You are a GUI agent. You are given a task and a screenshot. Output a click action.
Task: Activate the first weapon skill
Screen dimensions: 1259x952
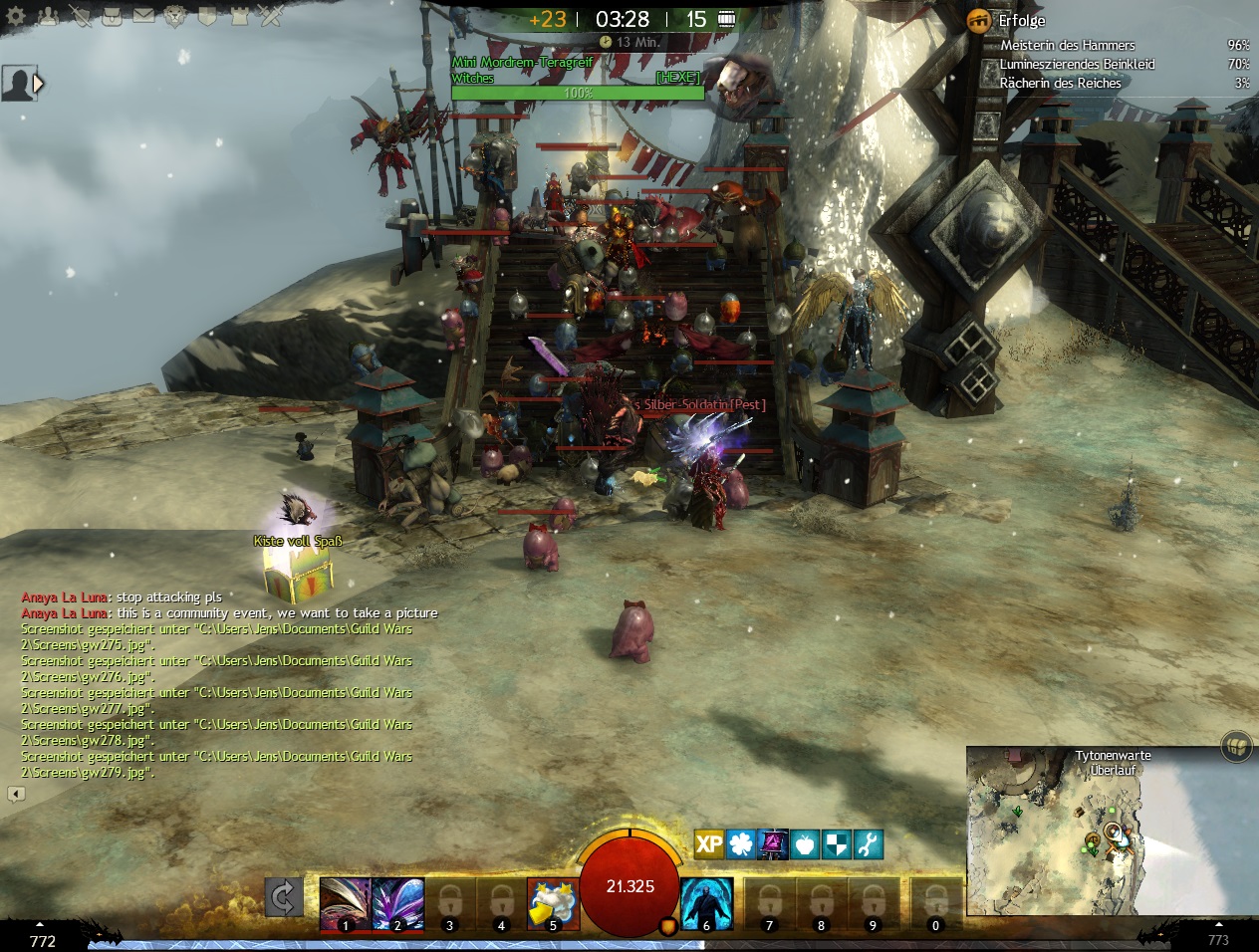pos(345,902)
